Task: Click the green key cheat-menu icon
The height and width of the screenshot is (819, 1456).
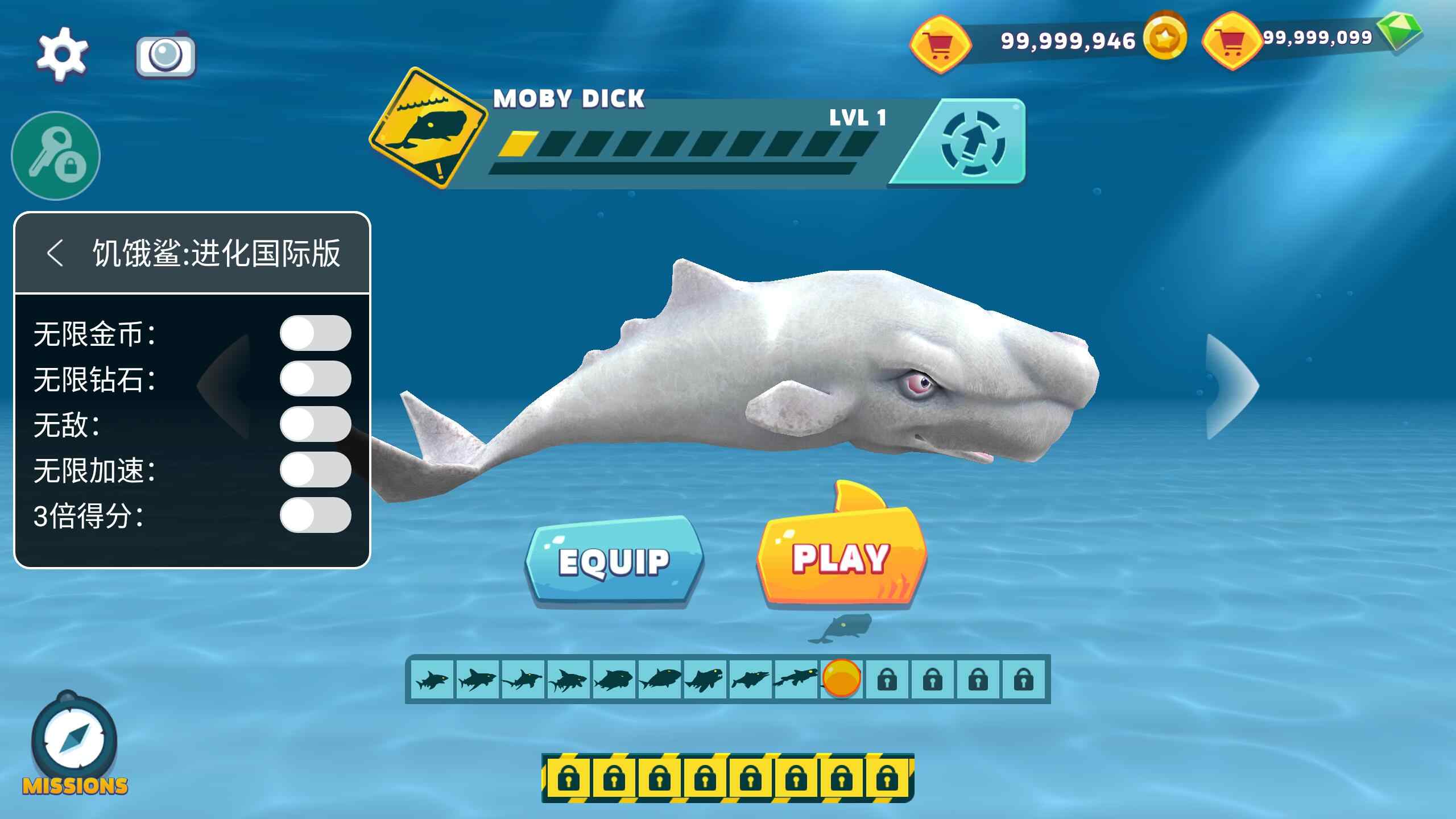Action: click(56, 156)
